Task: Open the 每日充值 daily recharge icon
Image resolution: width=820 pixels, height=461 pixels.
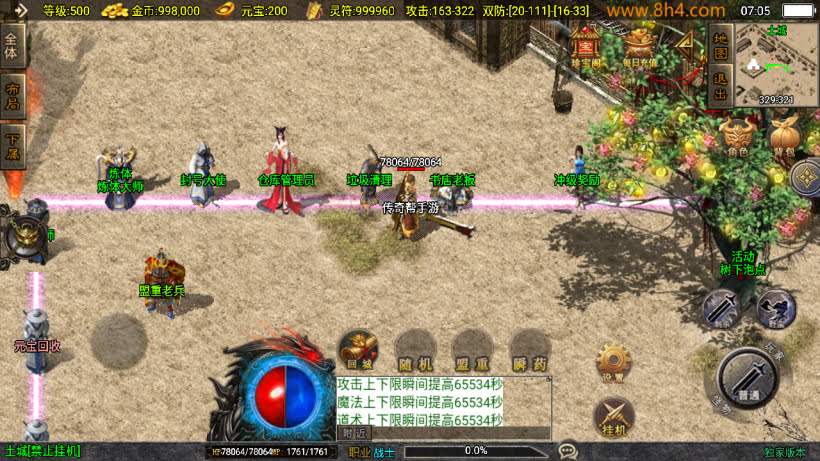Action: coord(640,46)
